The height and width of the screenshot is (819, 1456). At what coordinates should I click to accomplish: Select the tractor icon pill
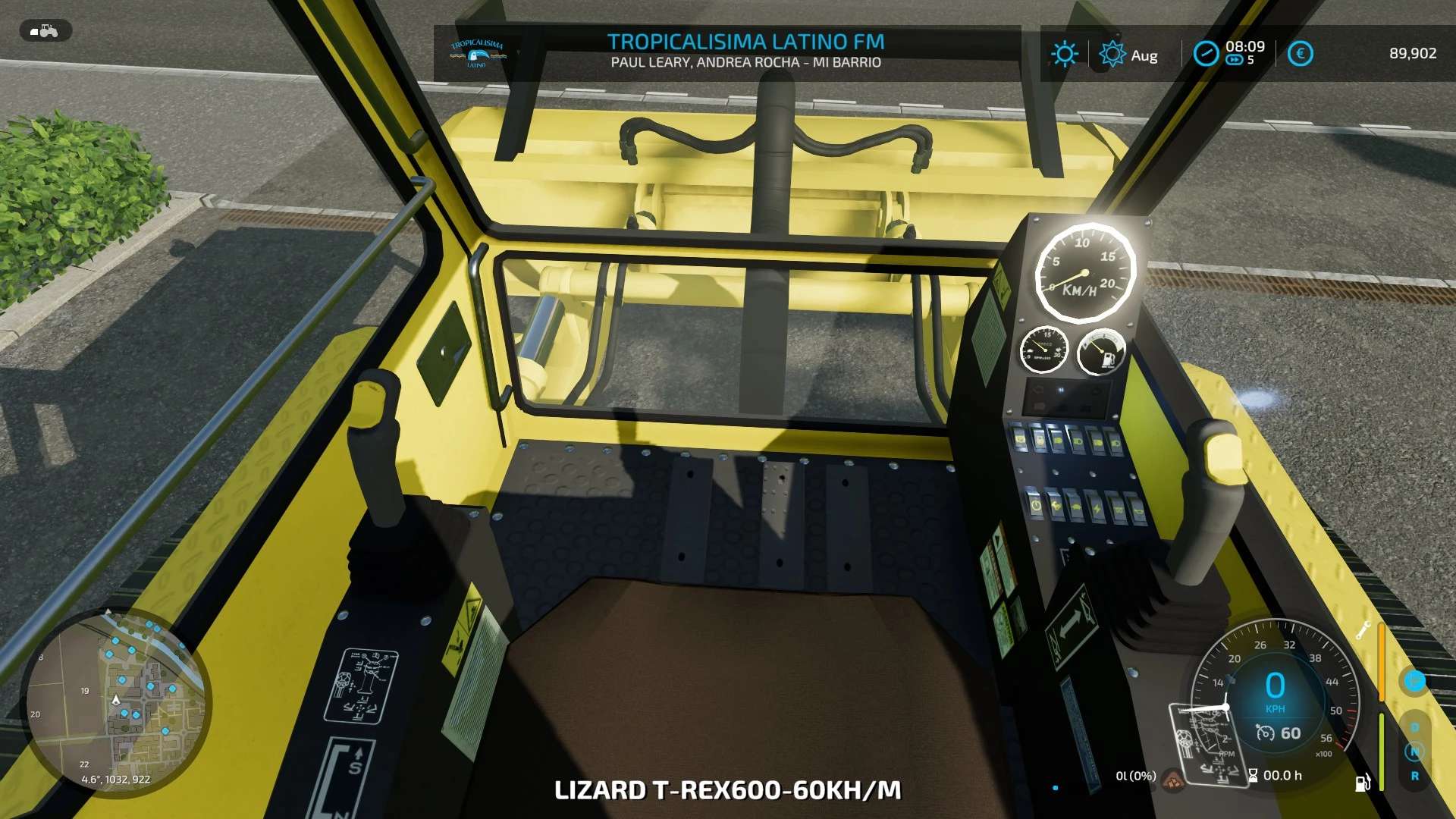tap(45, 31)
